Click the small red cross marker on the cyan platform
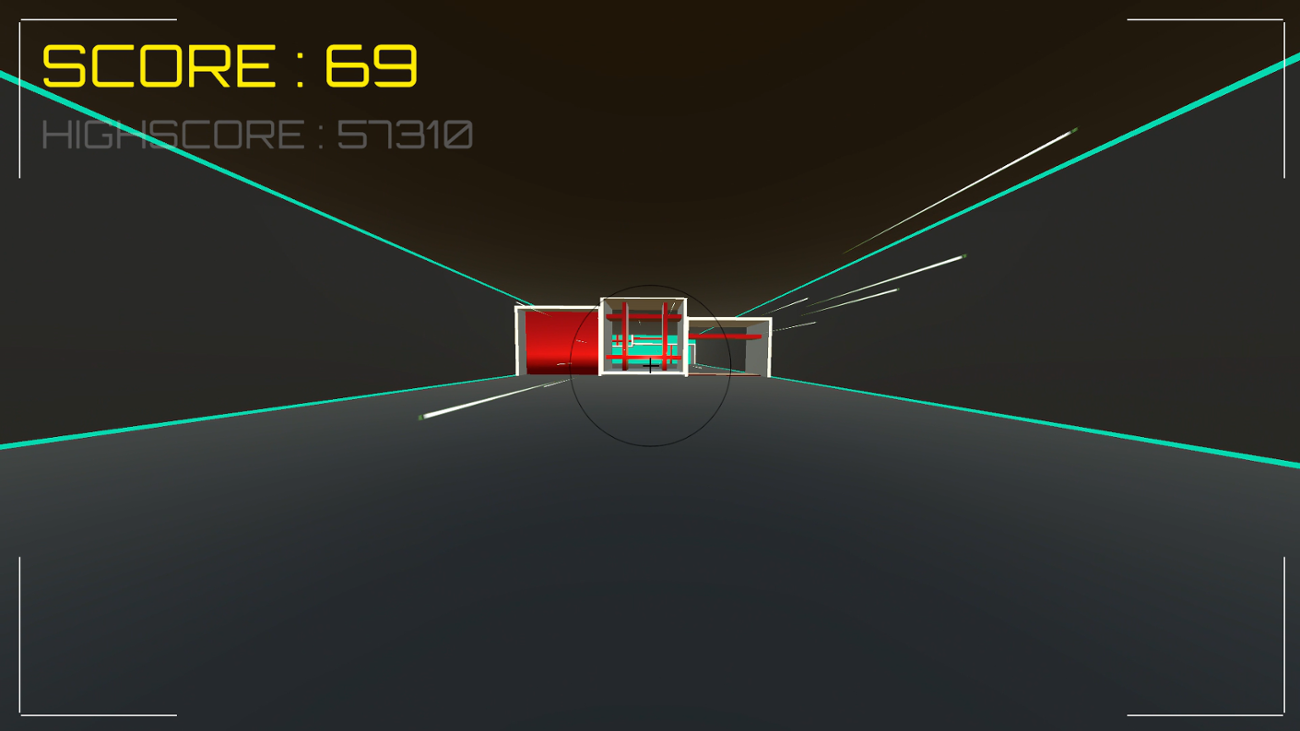The height and width of the screenshot is (731, 1300). point(619,340)
